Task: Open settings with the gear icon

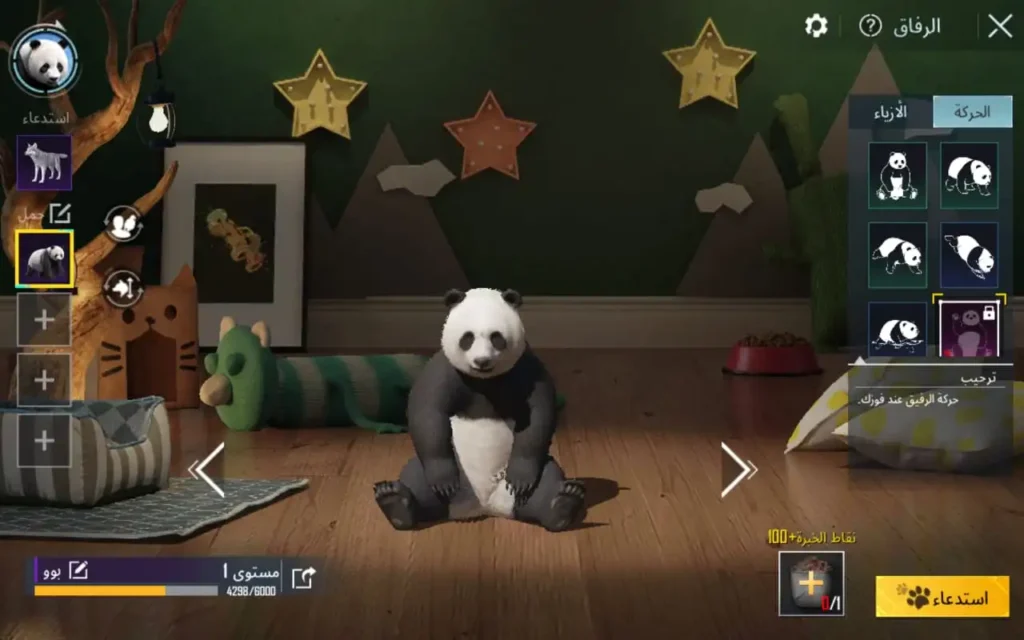Action: (x=816, y=26)
